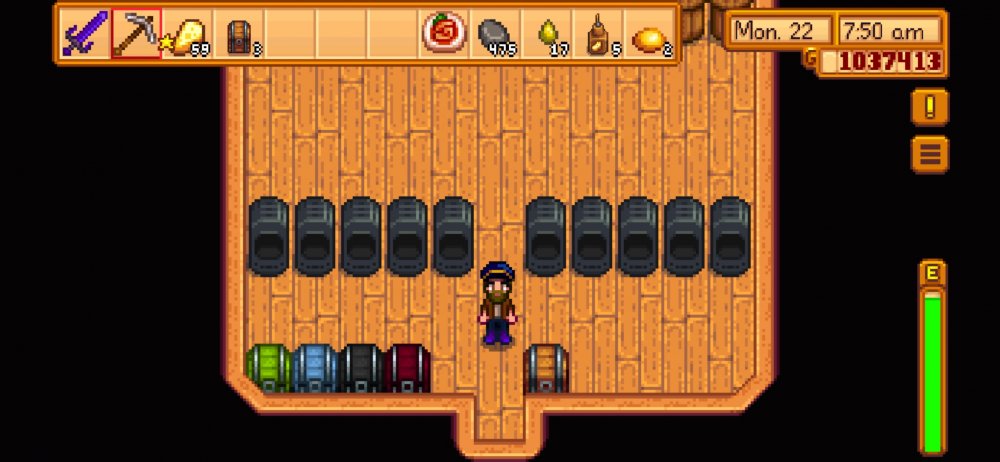
Task: Open the game menu with three-line button
Action: (x=929, y=154)
